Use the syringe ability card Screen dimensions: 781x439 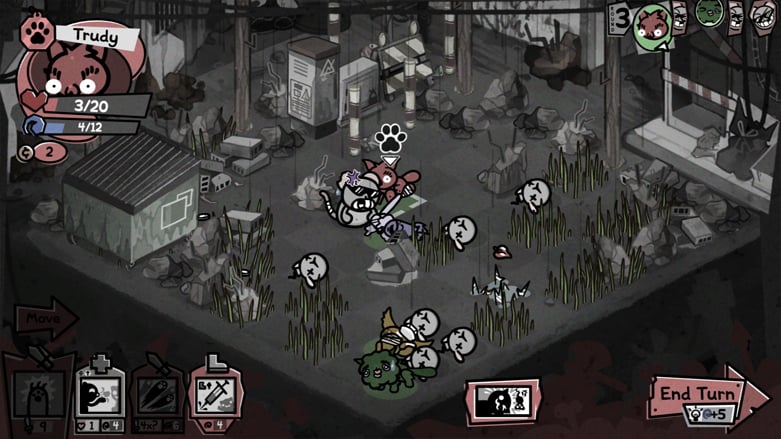coord(214,395)
